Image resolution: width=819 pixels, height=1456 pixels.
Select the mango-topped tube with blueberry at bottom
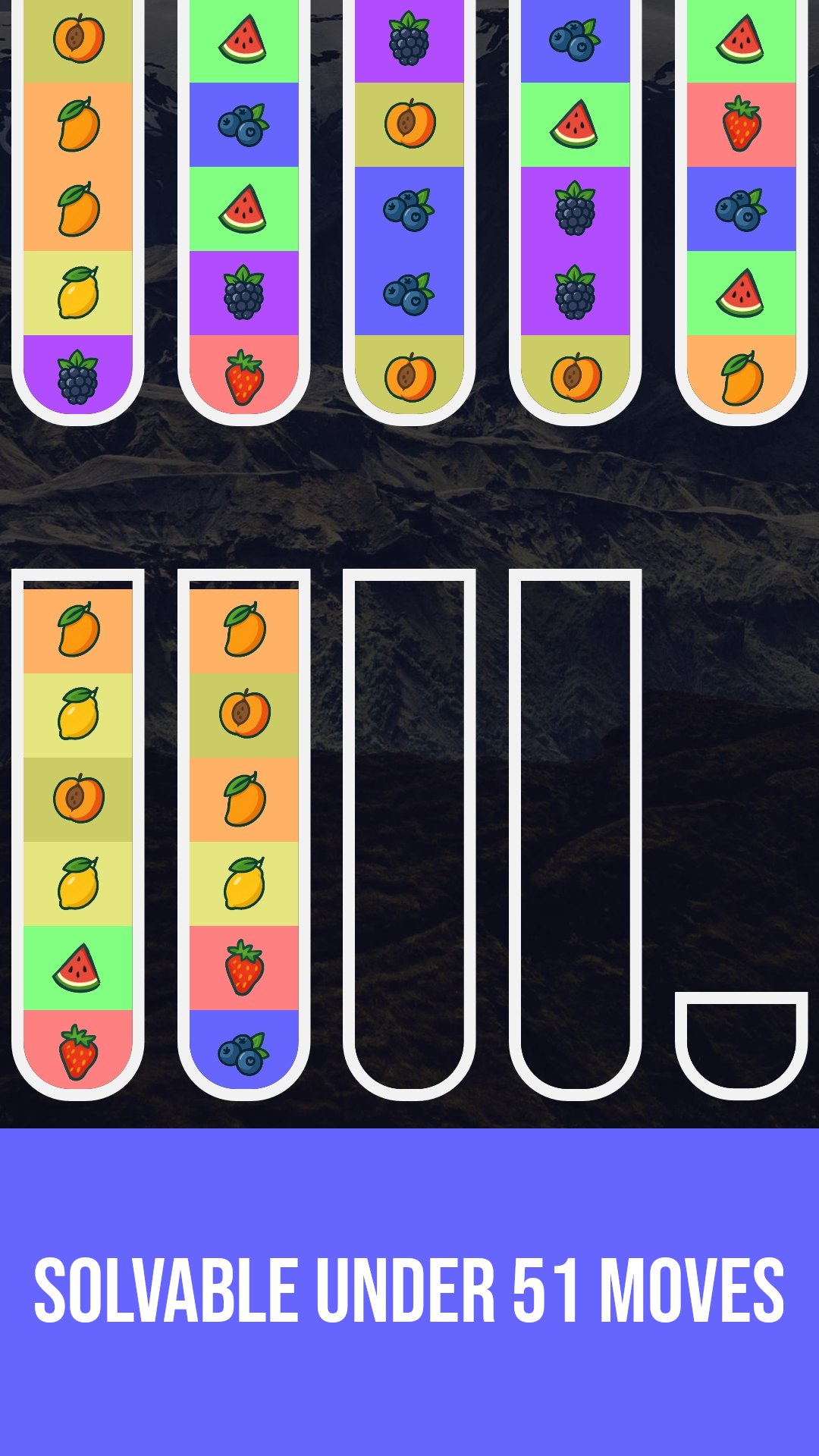tap(243, 834)
